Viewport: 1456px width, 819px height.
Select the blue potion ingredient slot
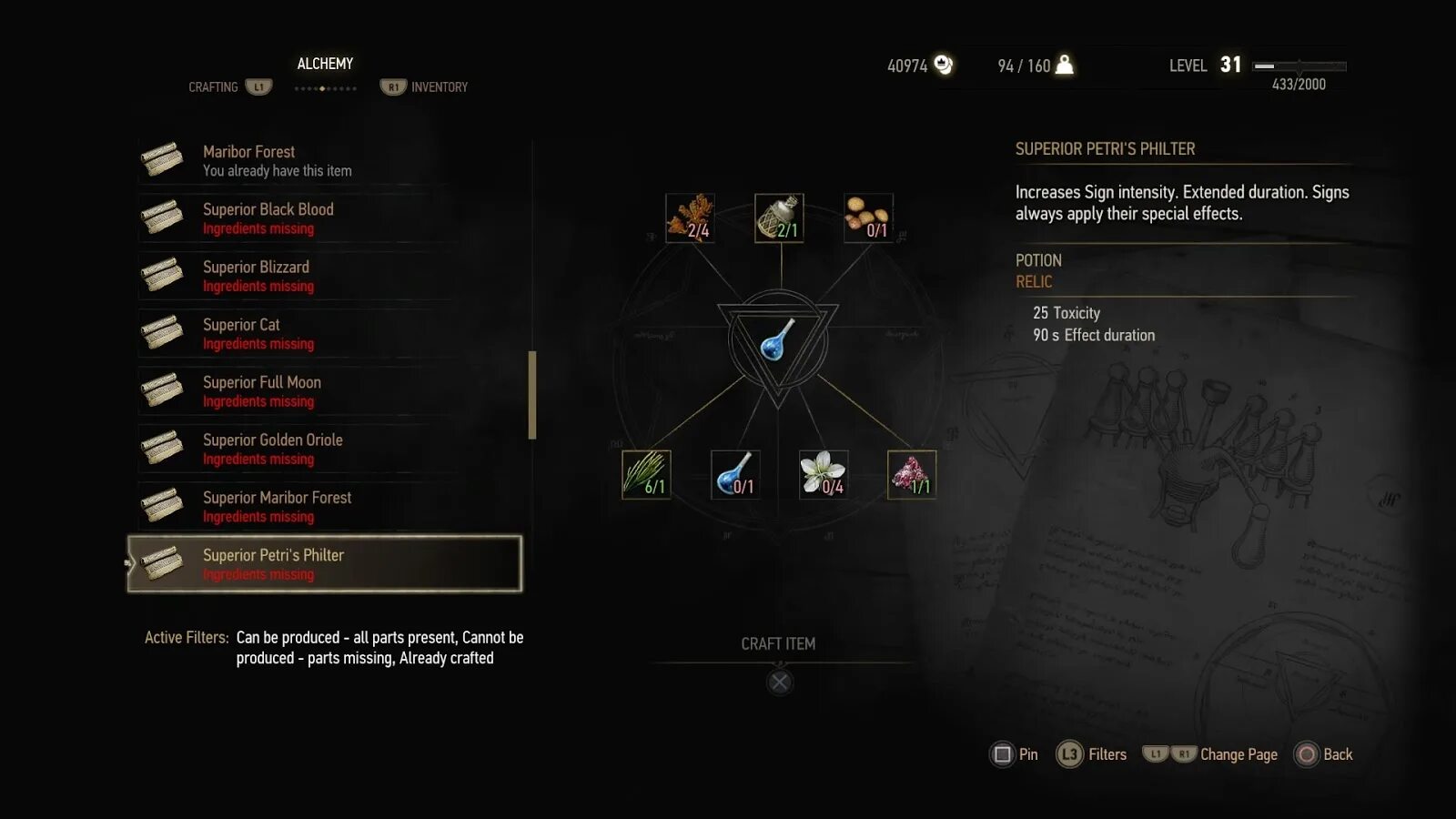735,474
